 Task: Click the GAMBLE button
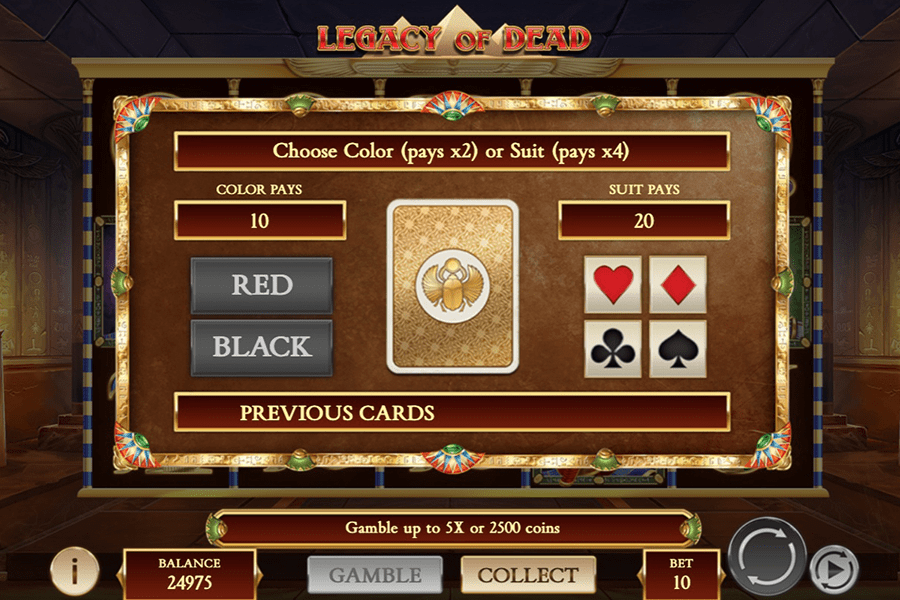click(376, 575)
